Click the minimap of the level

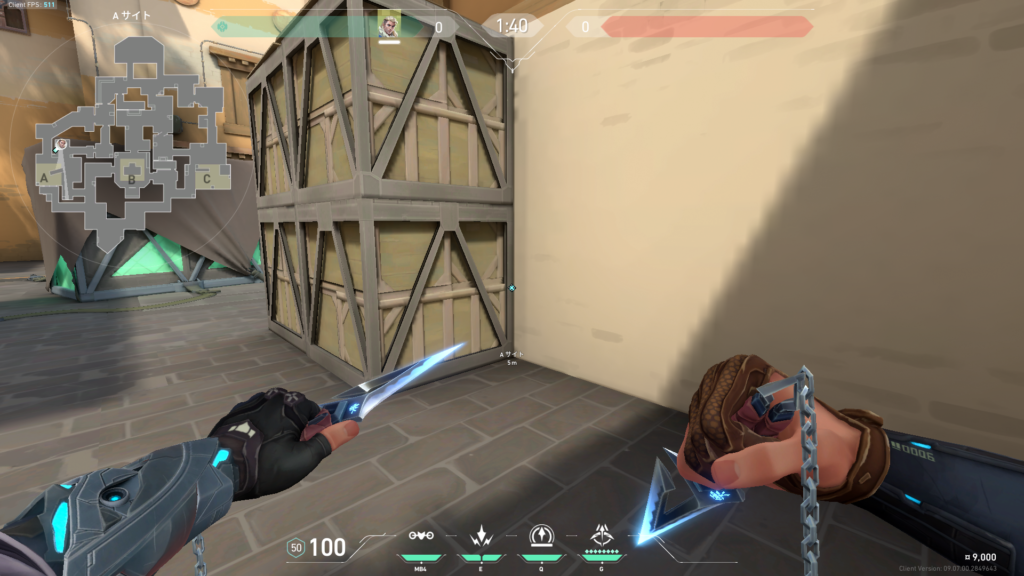pos(132,140)
